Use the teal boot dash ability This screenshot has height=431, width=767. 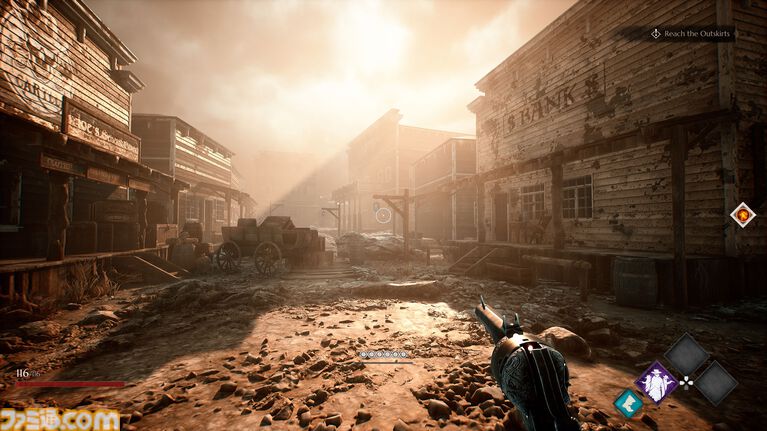[627, 404]
